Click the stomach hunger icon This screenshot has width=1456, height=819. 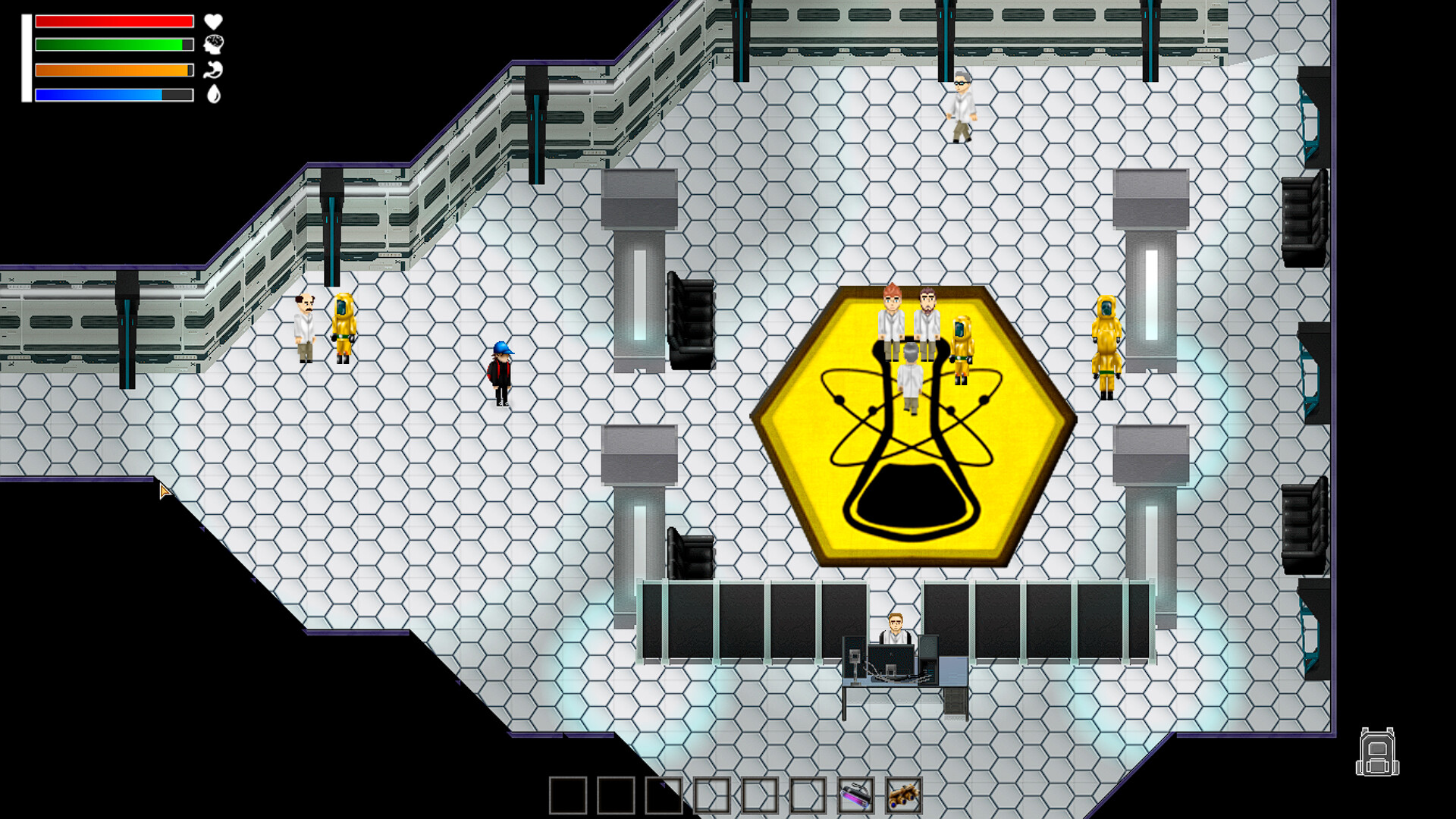(213, 71)
